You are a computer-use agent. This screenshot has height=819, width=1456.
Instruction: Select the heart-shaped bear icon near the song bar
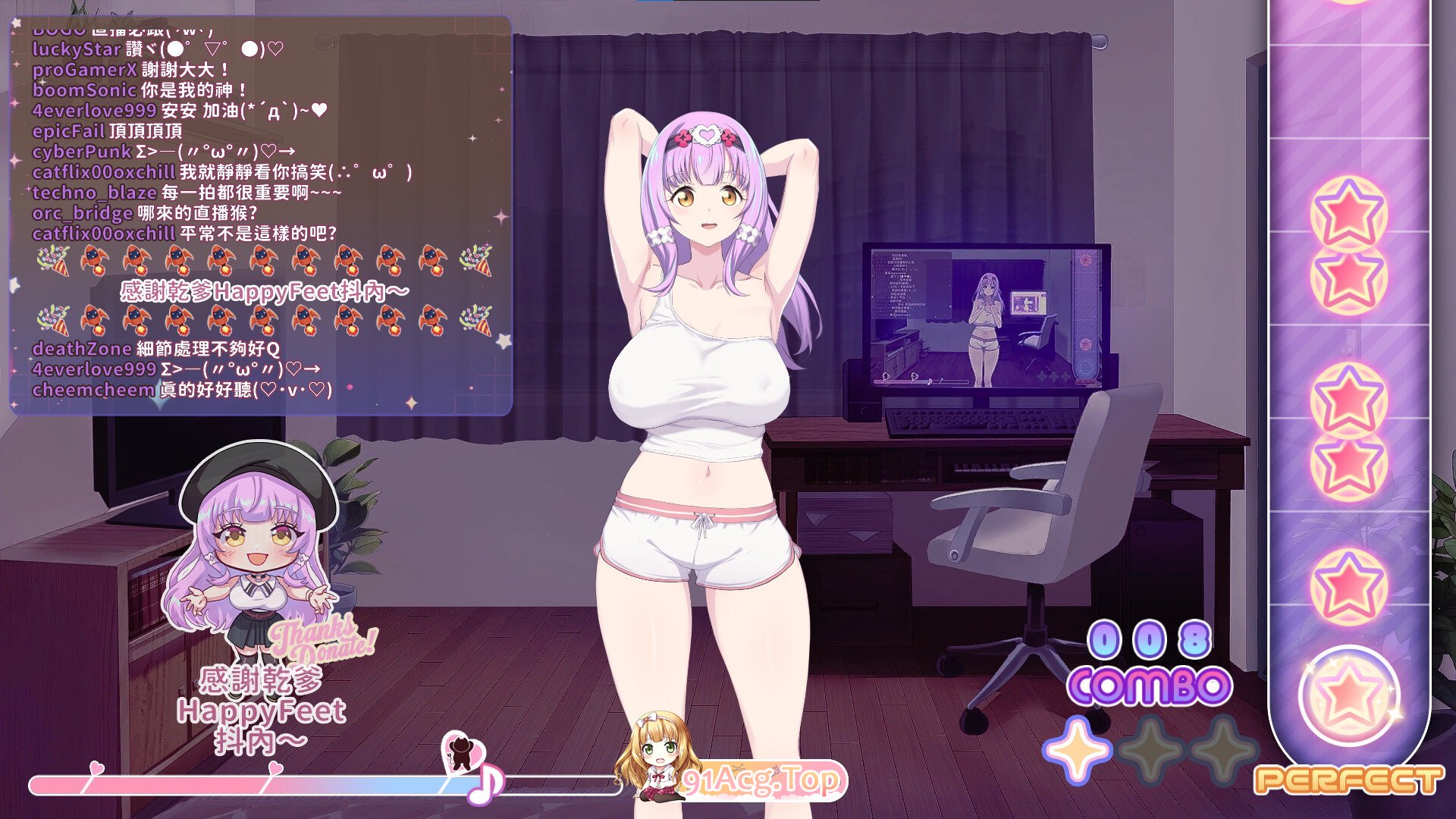[x=463, y=751]
